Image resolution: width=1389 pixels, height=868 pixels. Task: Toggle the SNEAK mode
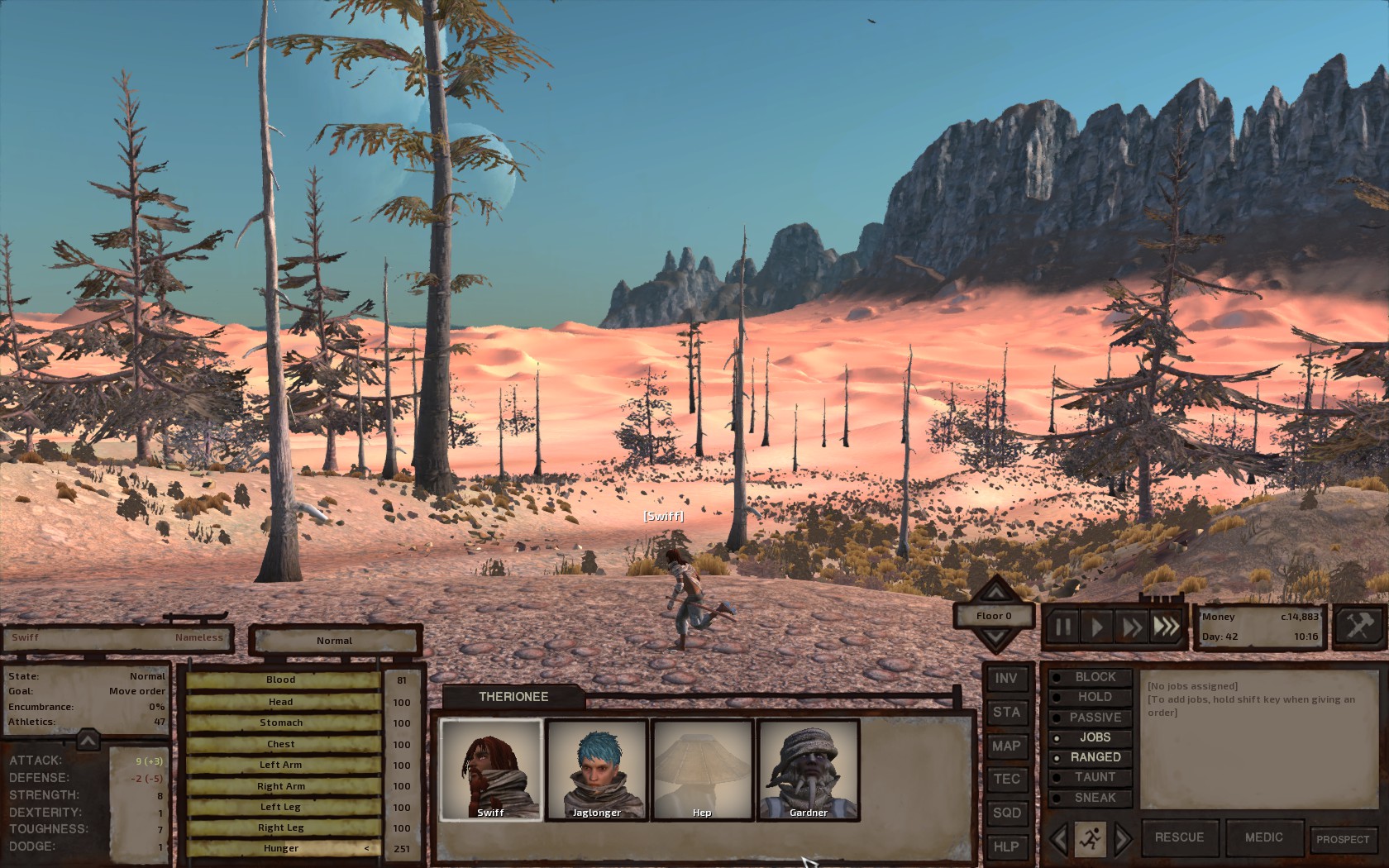tap(1094, 798)
